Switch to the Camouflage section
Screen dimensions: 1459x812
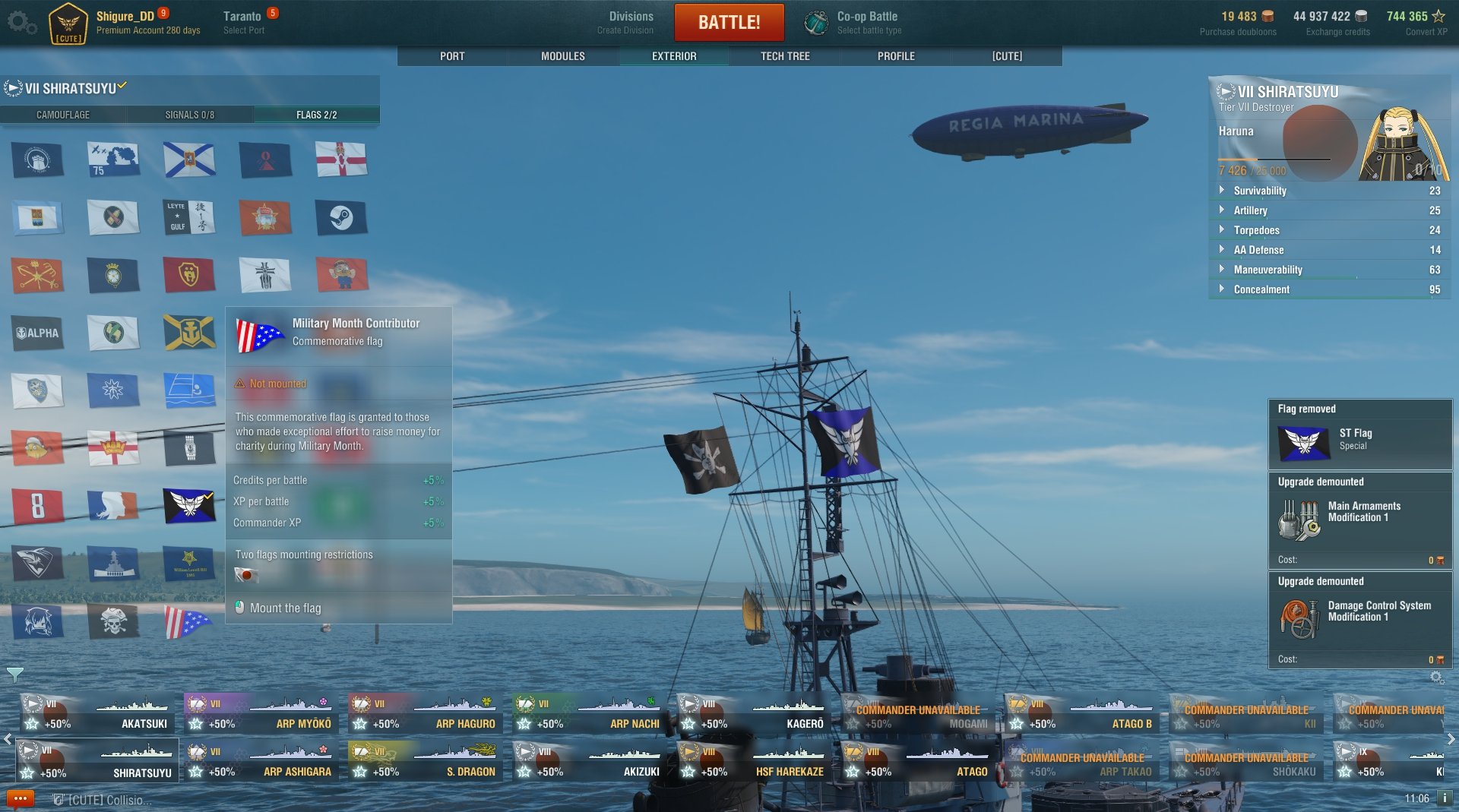tap(63, 115)
